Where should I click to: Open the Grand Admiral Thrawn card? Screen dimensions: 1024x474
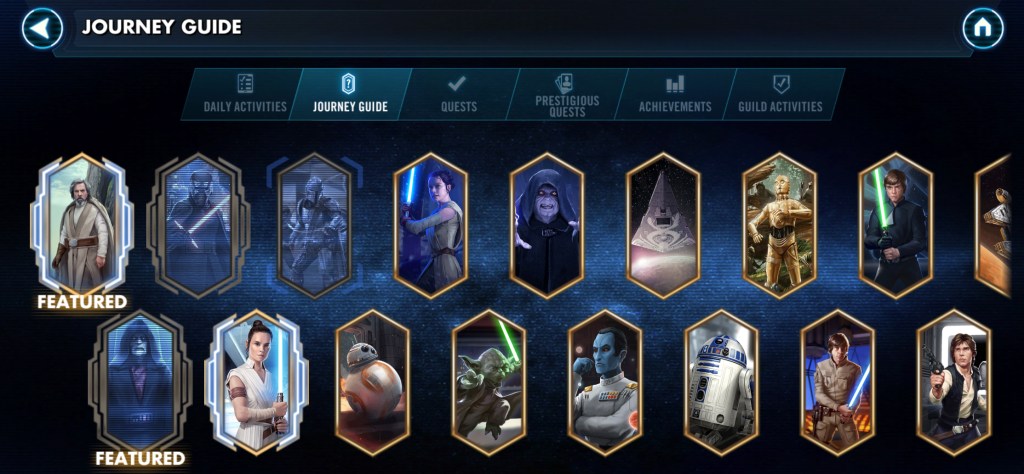604,382
